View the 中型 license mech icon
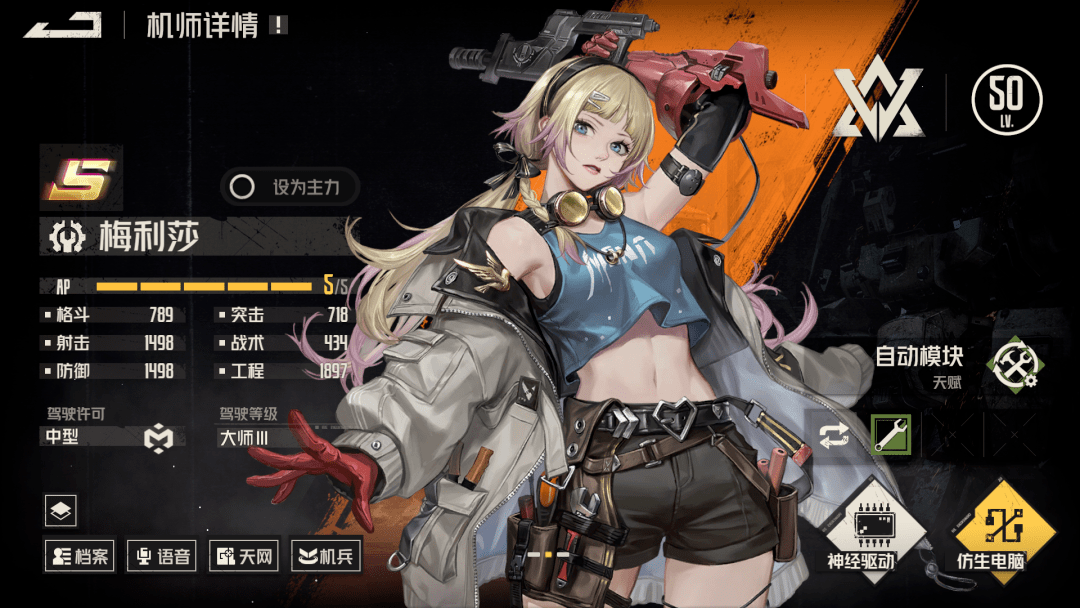 pos(158,437)
